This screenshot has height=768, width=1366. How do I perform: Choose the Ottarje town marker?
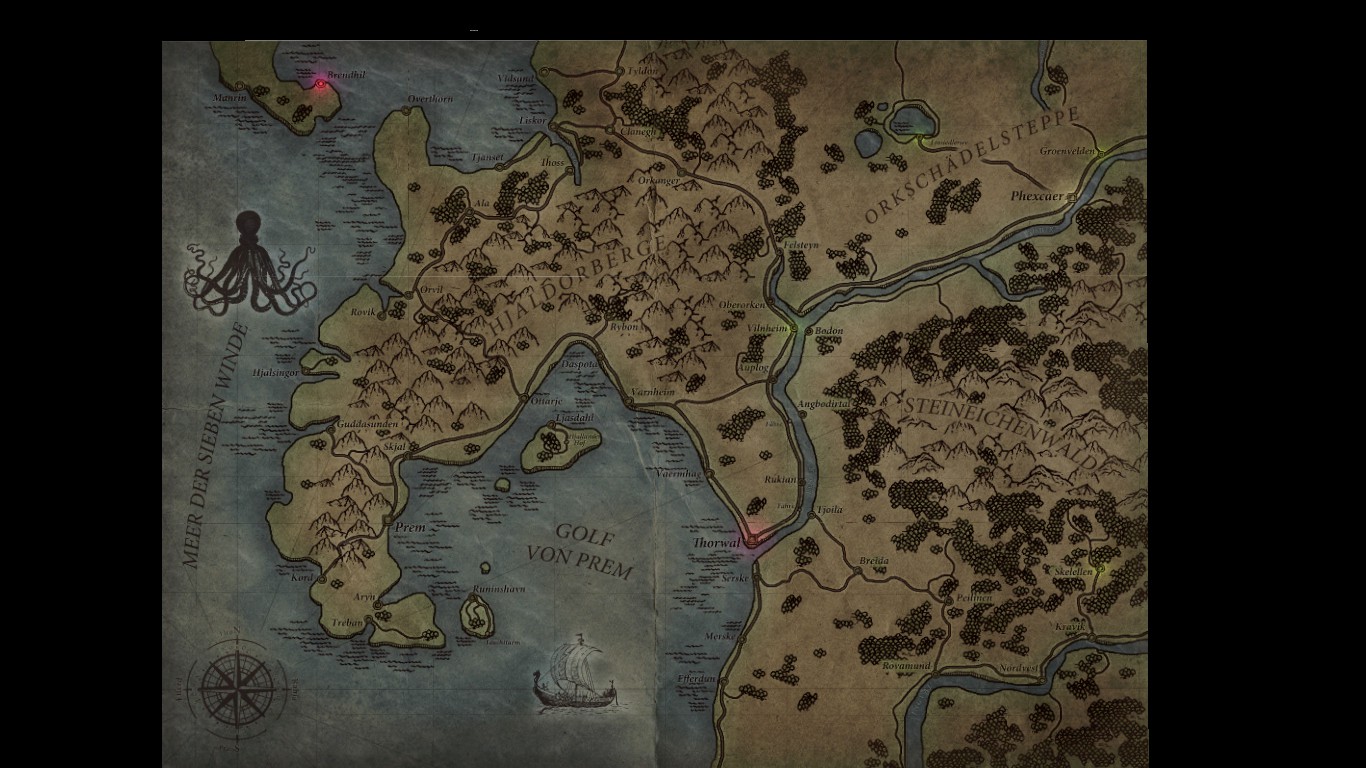coord(524,398)
